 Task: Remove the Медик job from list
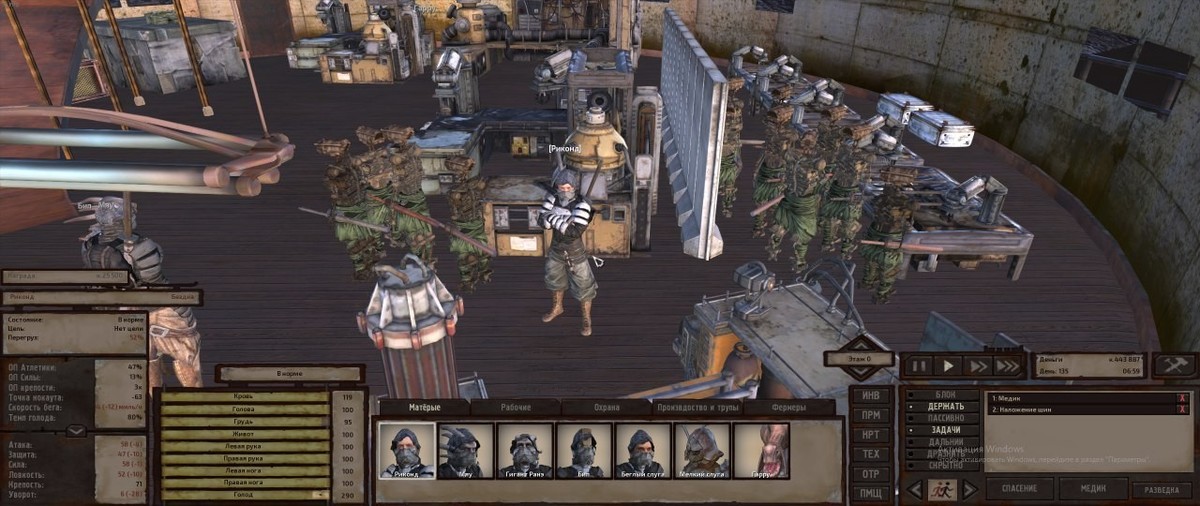(x=1182, y=398)
